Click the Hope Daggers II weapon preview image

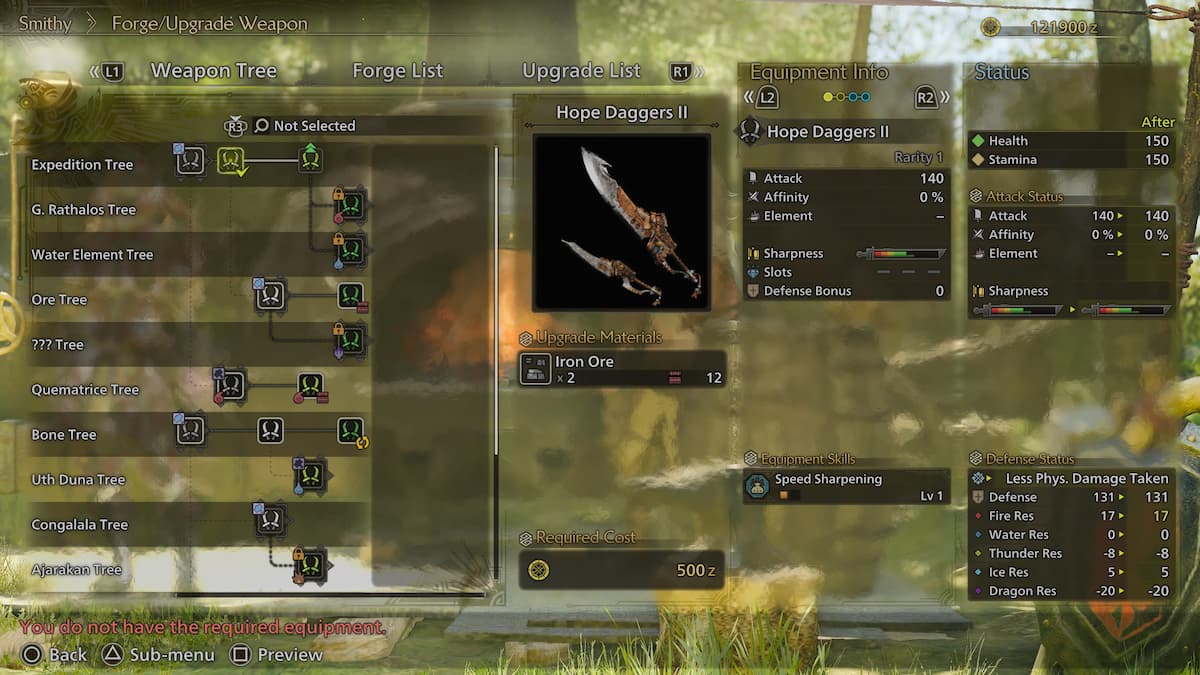(621, 222)
